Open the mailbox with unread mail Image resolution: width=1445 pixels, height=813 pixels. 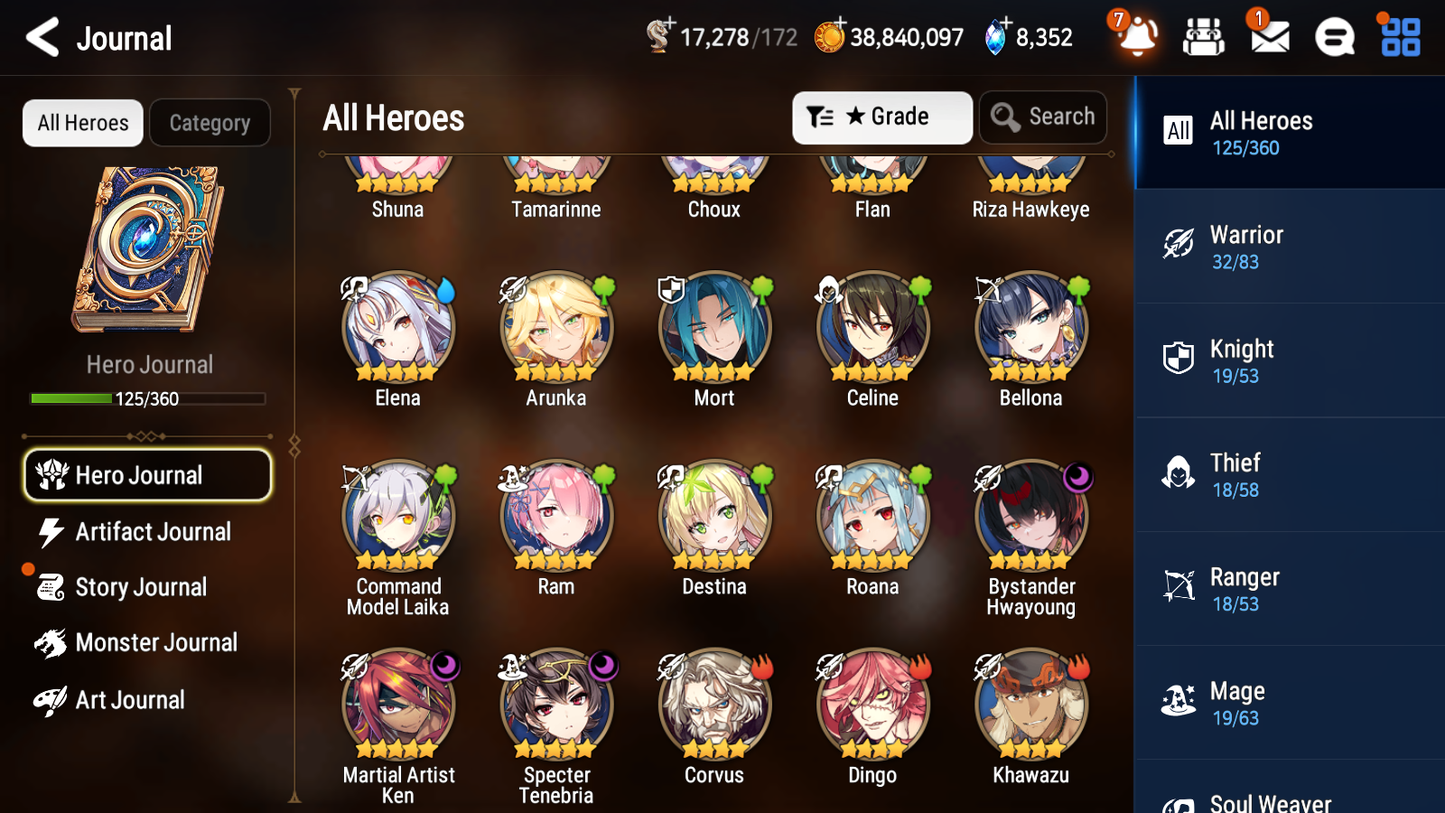1268,38
